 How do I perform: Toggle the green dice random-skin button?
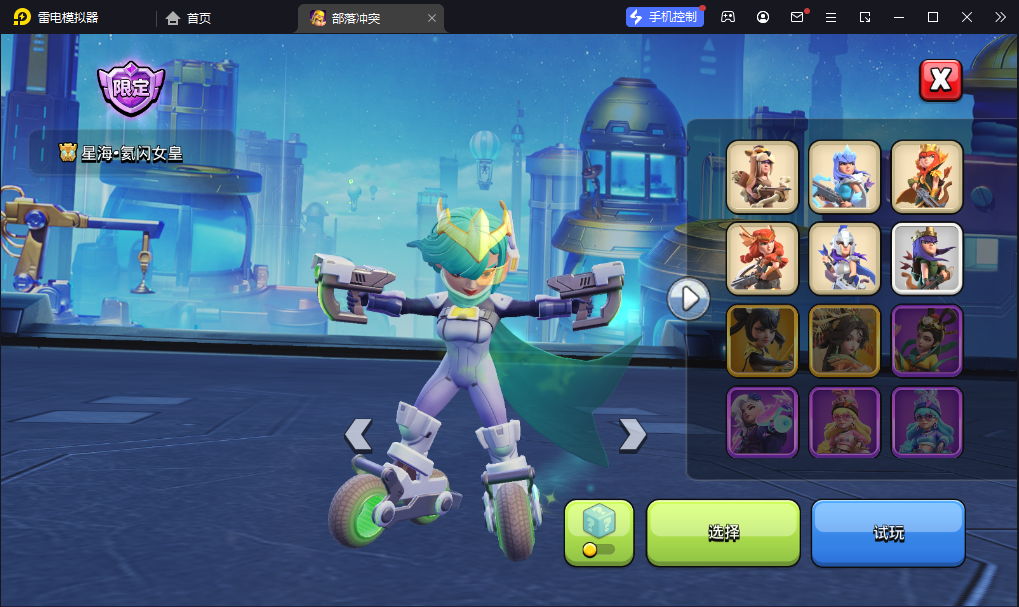[599, 532]
